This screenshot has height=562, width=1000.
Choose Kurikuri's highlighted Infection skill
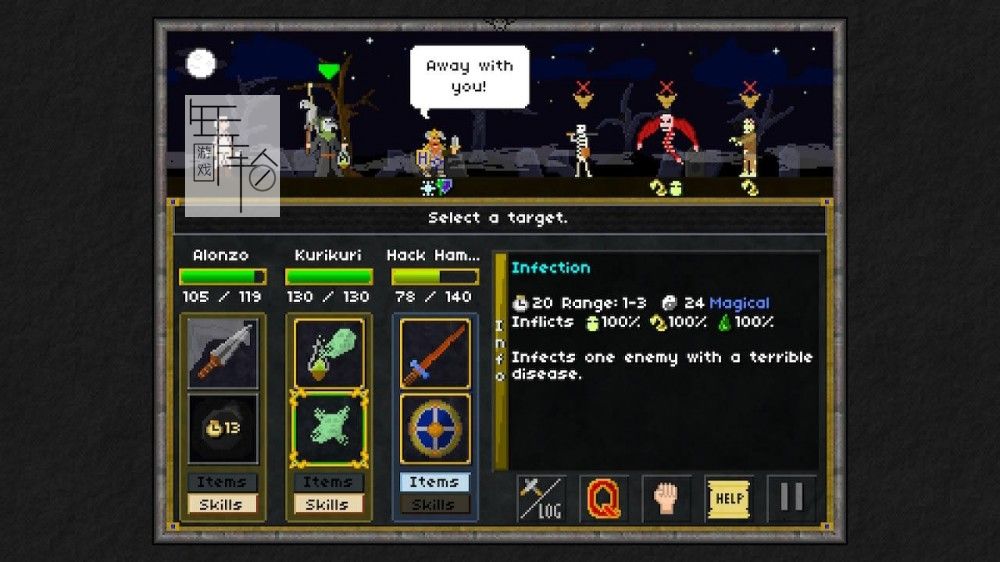pyautogui.click(x=328, y=428)
